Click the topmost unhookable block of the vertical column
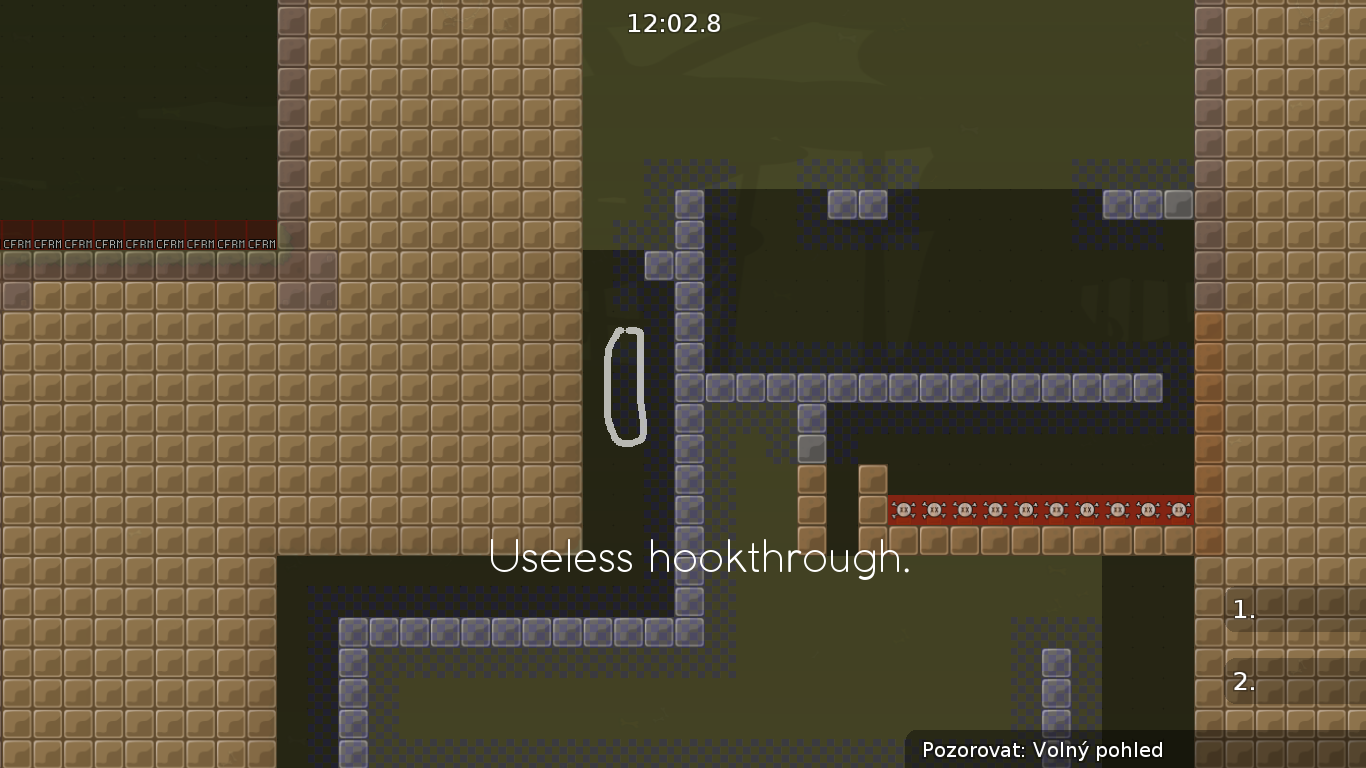The image size is (1366, 768). click(x=688, y=203)
